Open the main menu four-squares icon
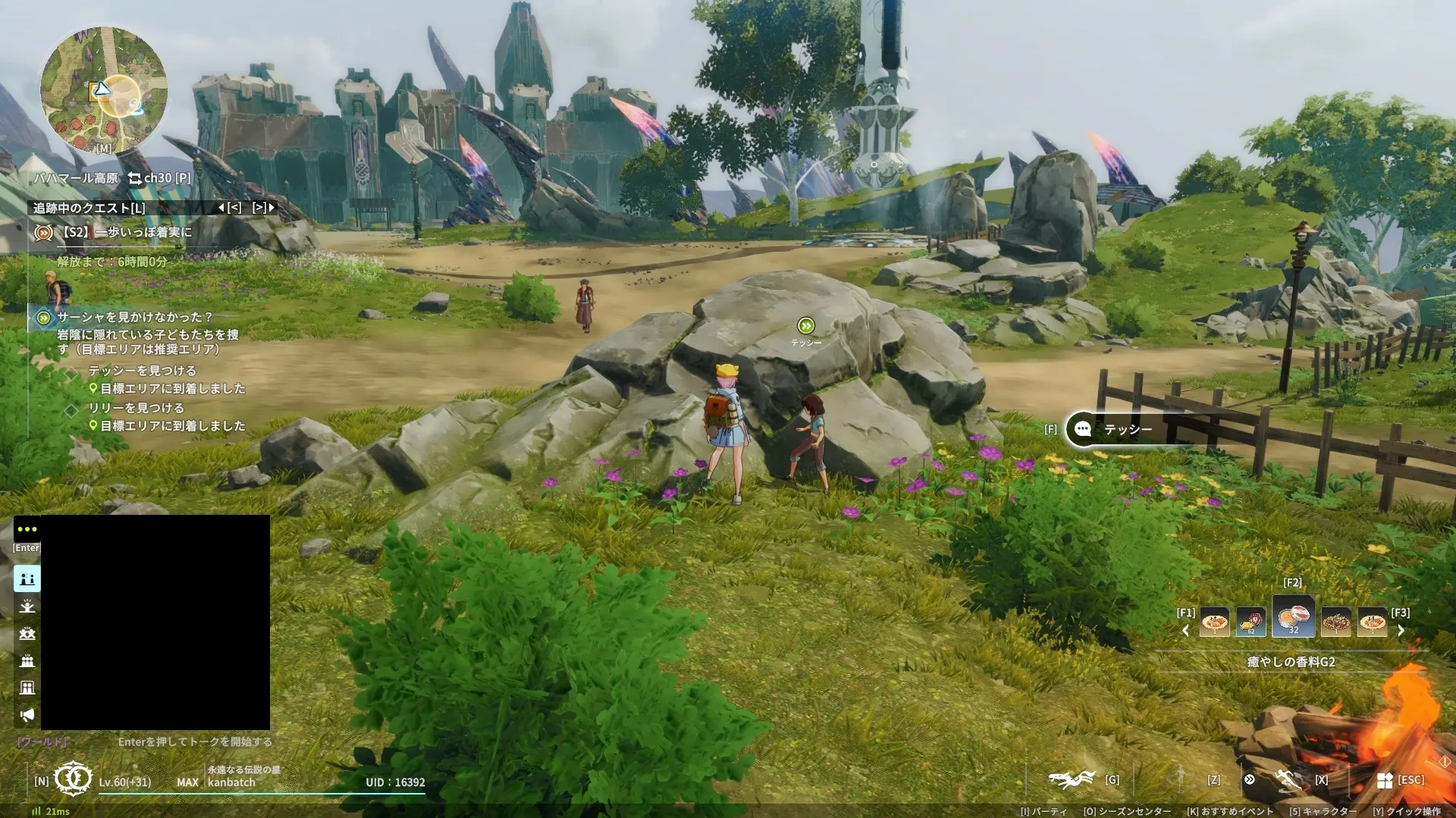 point(1385,780)
